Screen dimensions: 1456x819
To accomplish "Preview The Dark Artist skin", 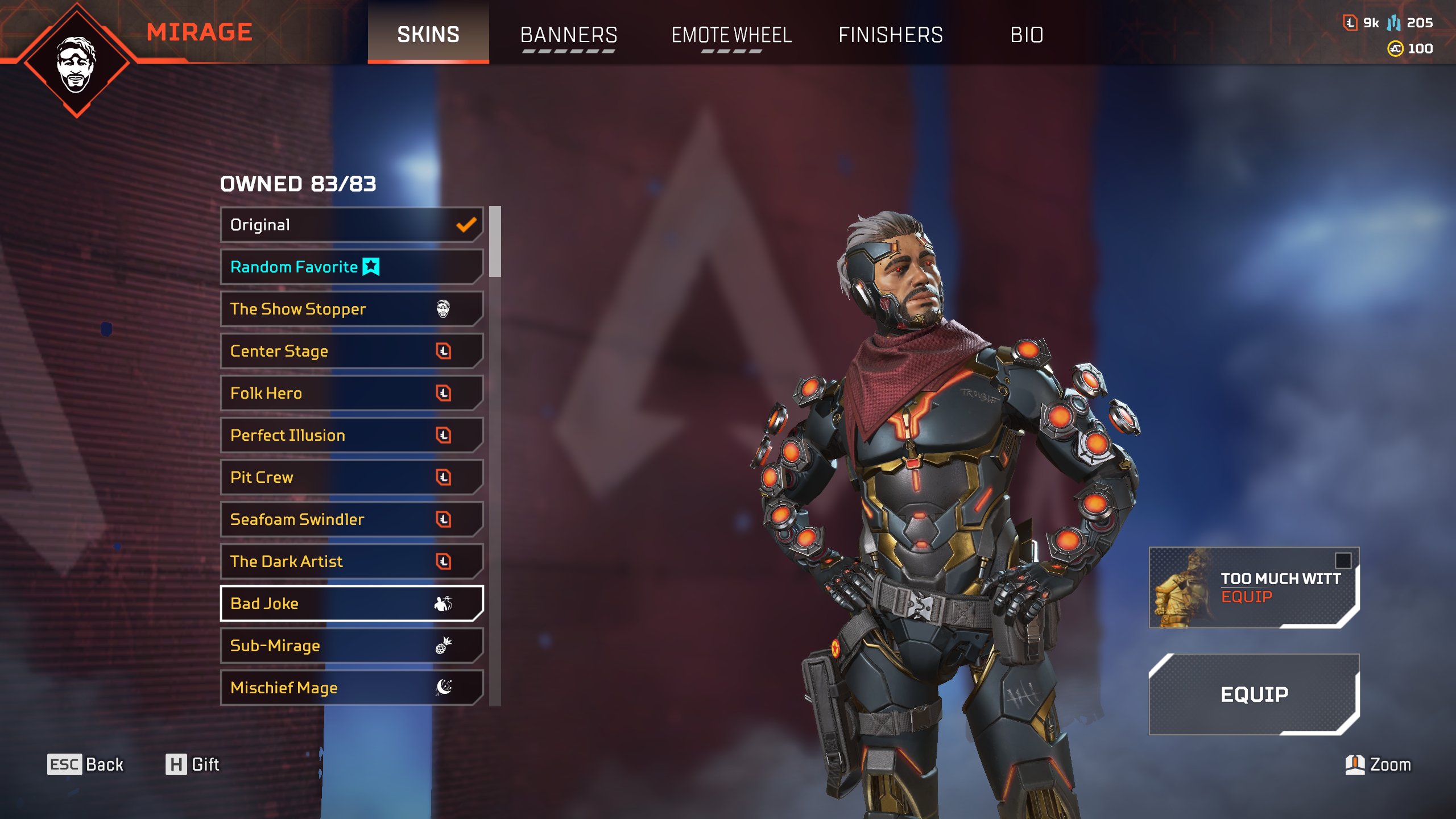I will pyautogui.click(x=351, y=561).
